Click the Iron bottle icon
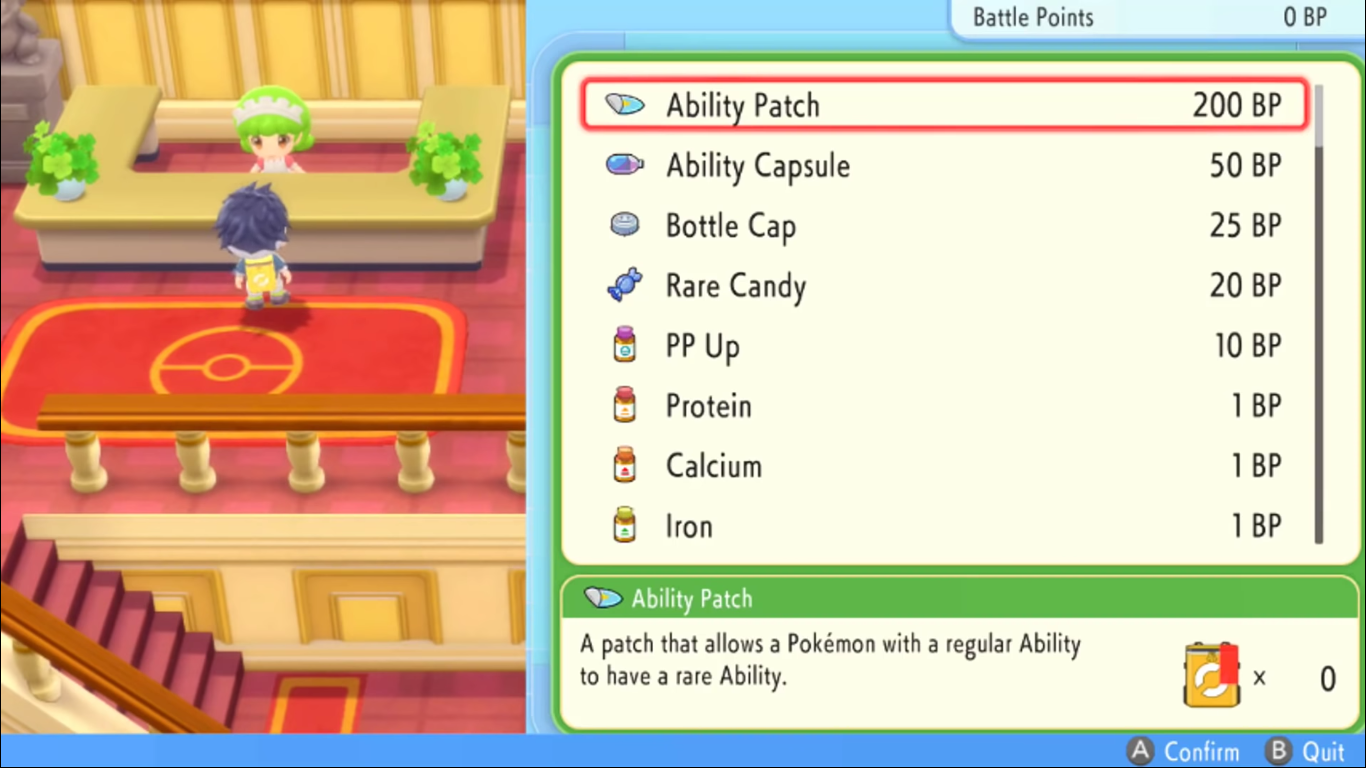The height and width of the screenshot is (768, 1366). click(x=623, y=524)
